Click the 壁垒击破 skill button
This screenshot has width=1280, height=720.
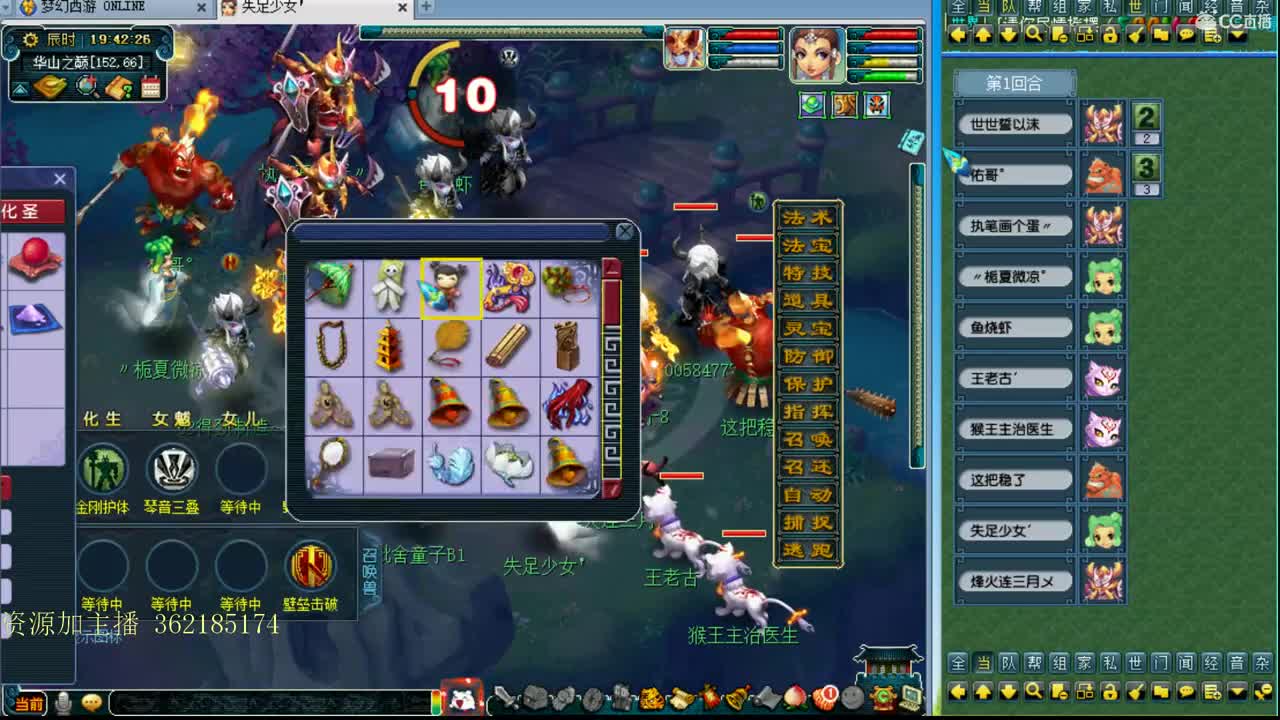[311, 567]
